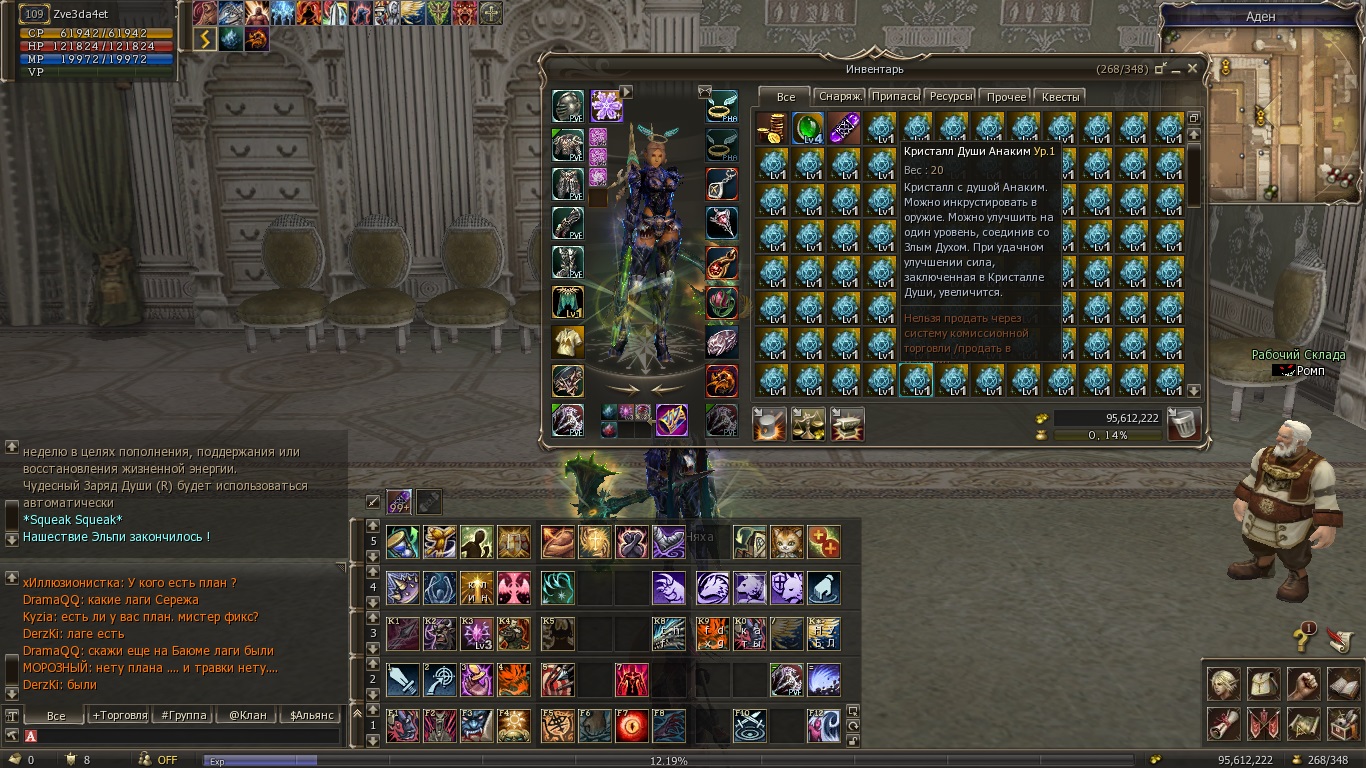Select the green Lv4 gem in inventory
Viewport: 1366px width, 768px height.
tap(808, 128)
